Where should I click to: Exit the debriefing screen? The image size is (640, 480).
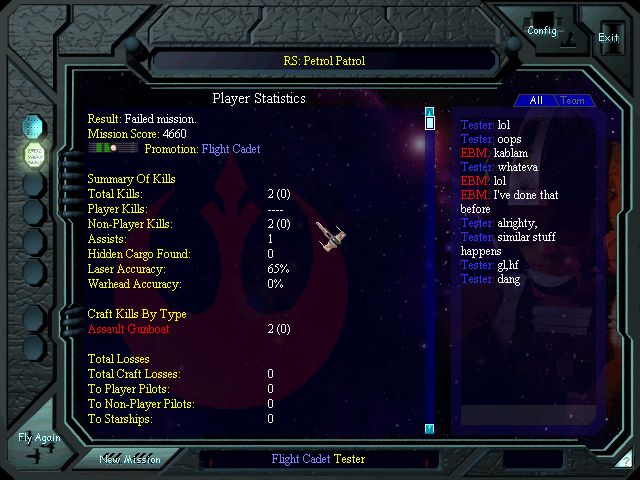[608, 37]
